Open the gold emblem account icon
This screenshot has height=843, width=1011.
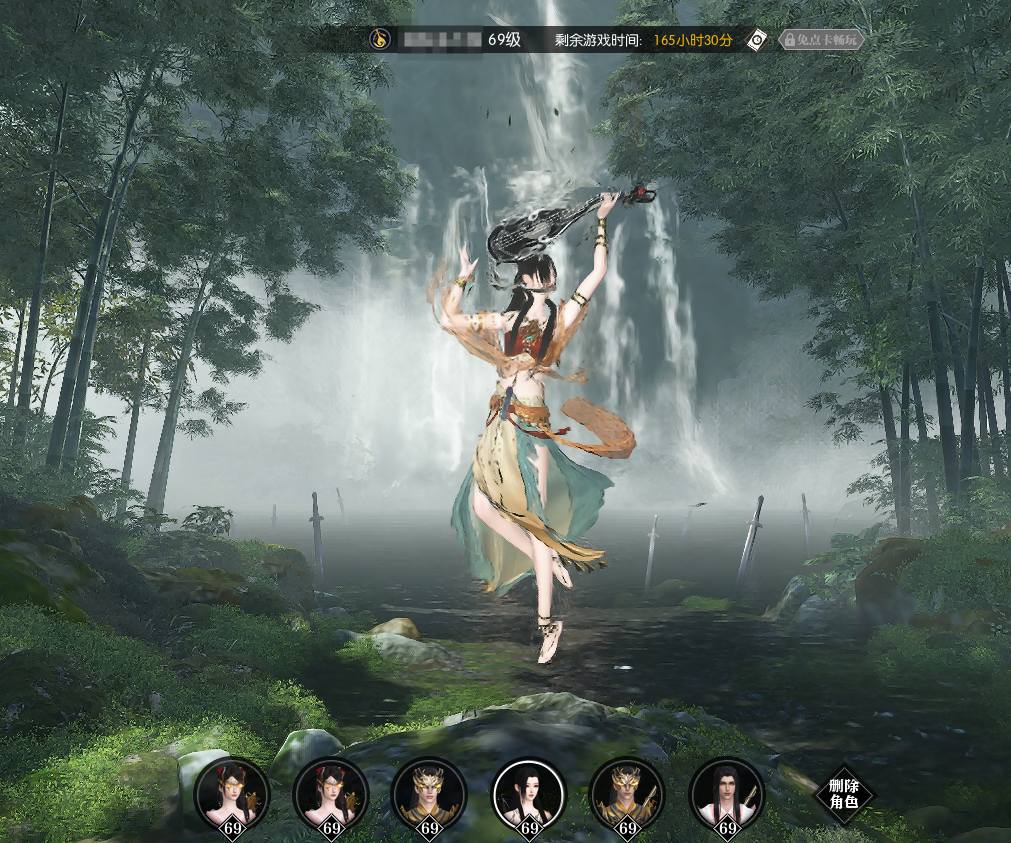pos(379,40)
